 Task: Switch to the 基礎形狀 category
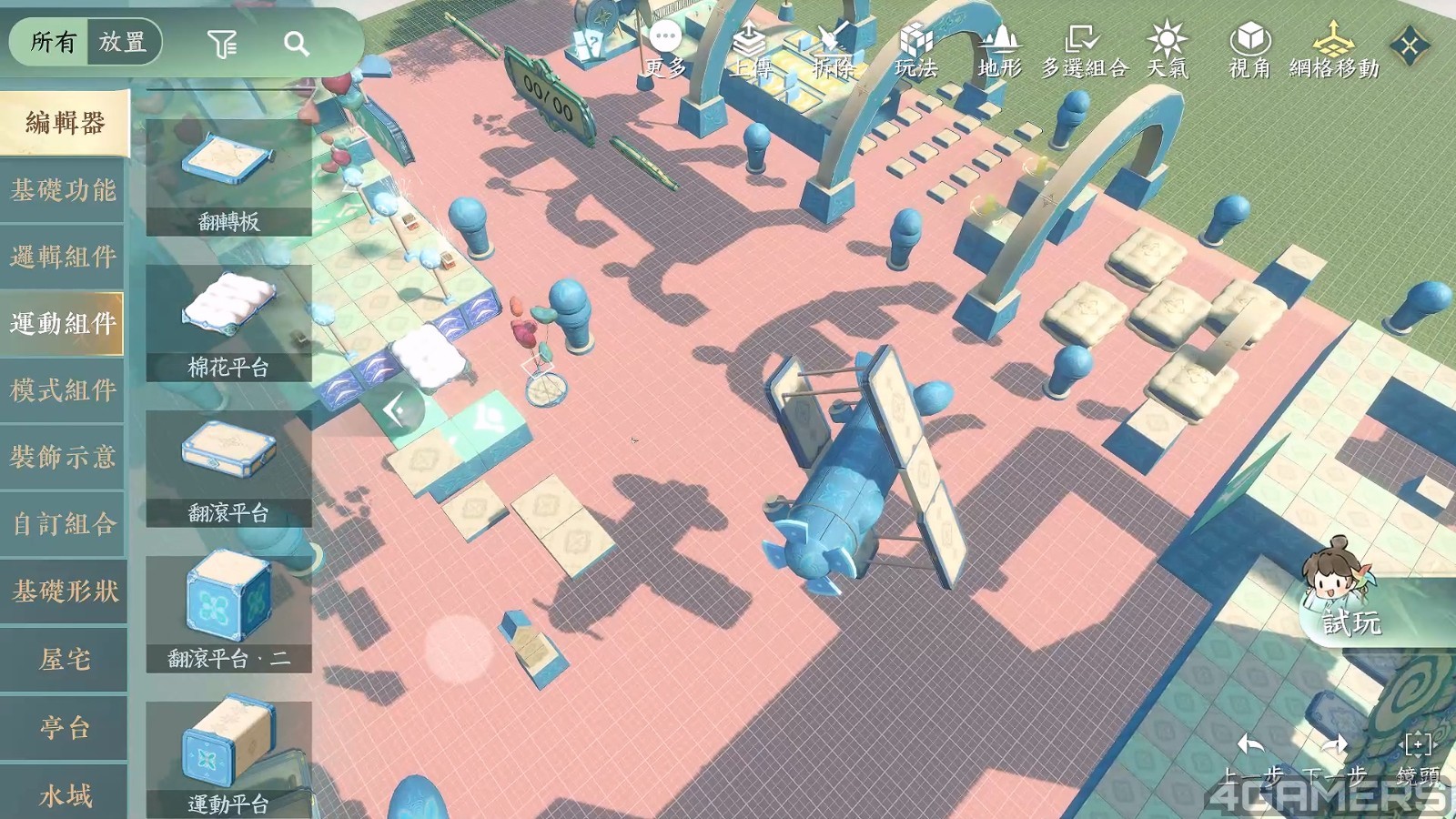pyautogui.click(x=64, y=591)
